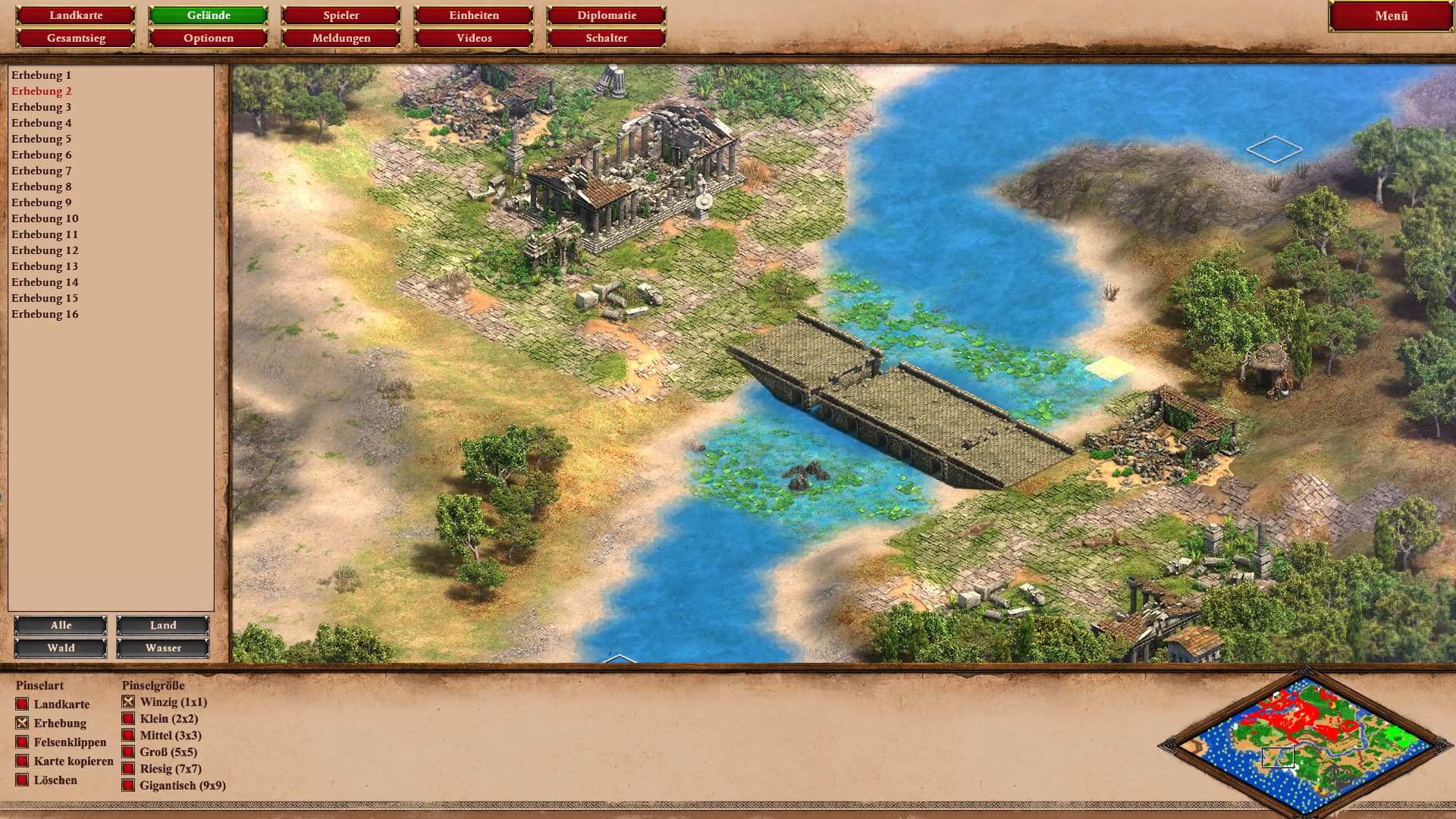Select the Diplomatie tab

(606, 15)
